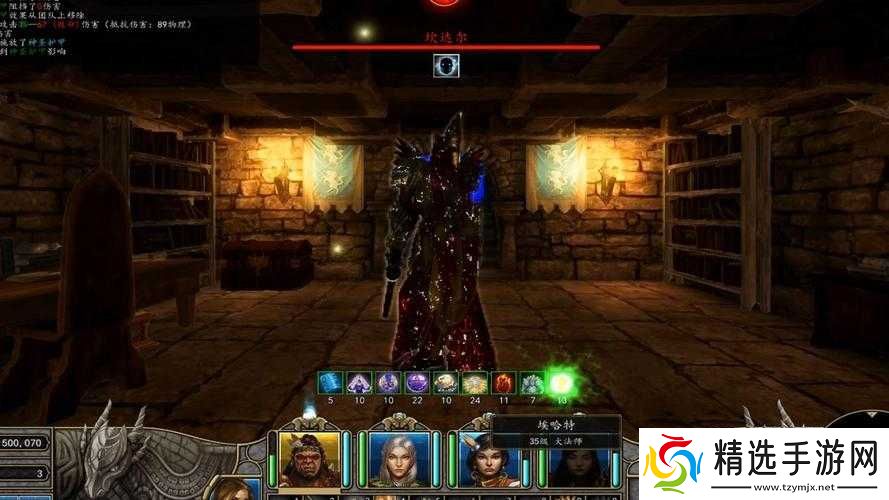Inspect the enemy's dark mask debuff icon

[x=446, y=66]
